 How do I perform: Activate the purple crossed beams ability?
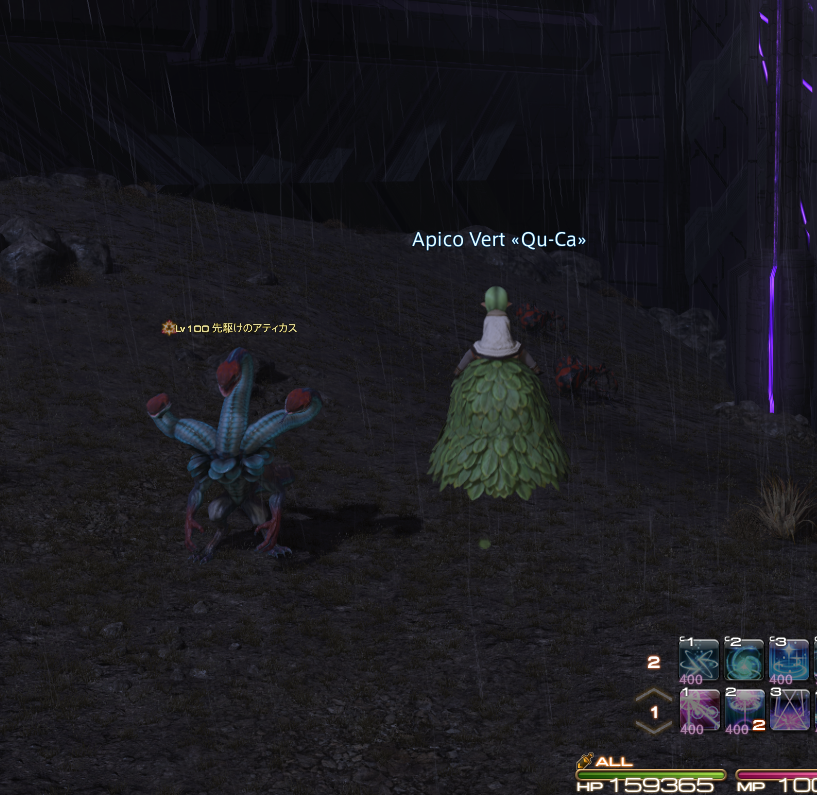[790, 709]
